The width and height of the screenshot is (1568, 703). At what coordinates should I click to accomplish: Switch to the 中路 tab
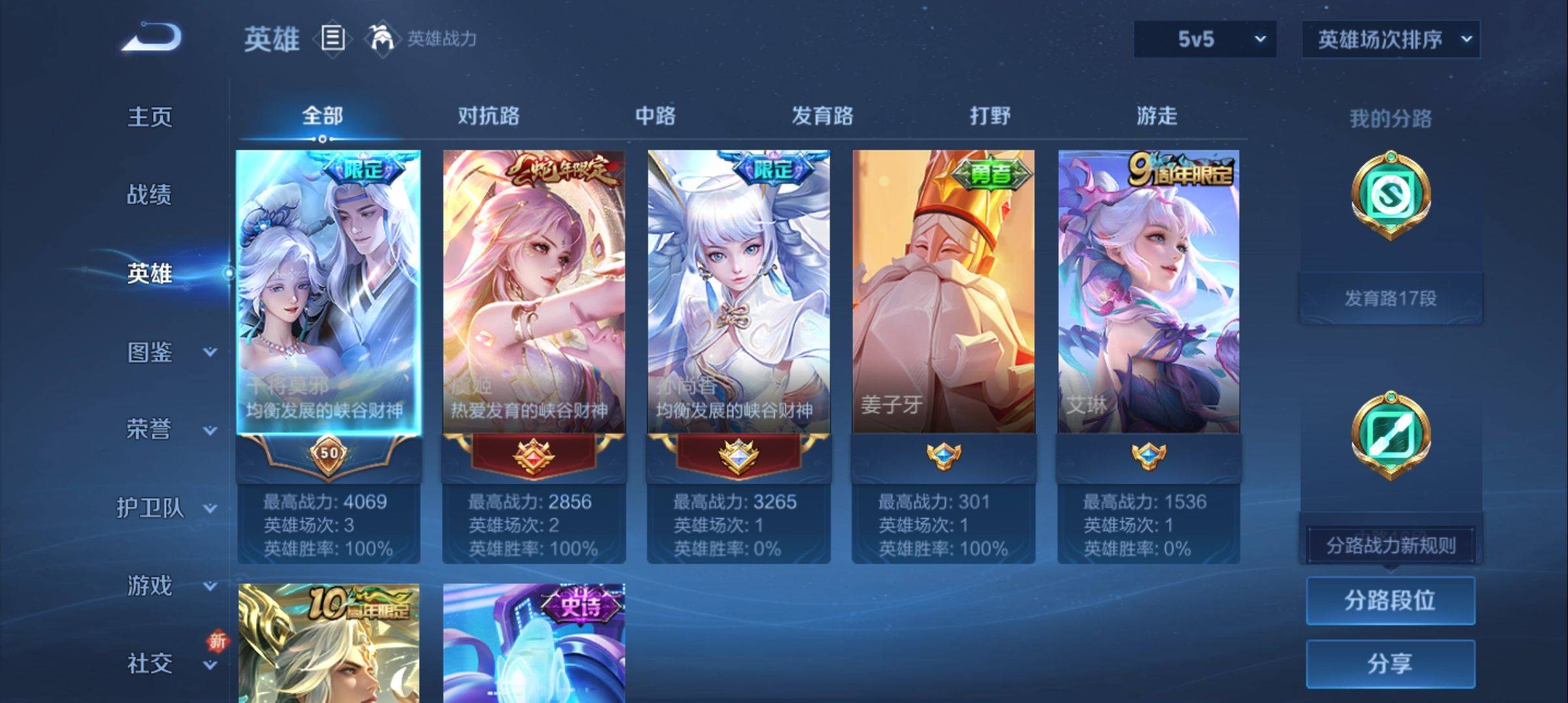click(x=655, y=116)
